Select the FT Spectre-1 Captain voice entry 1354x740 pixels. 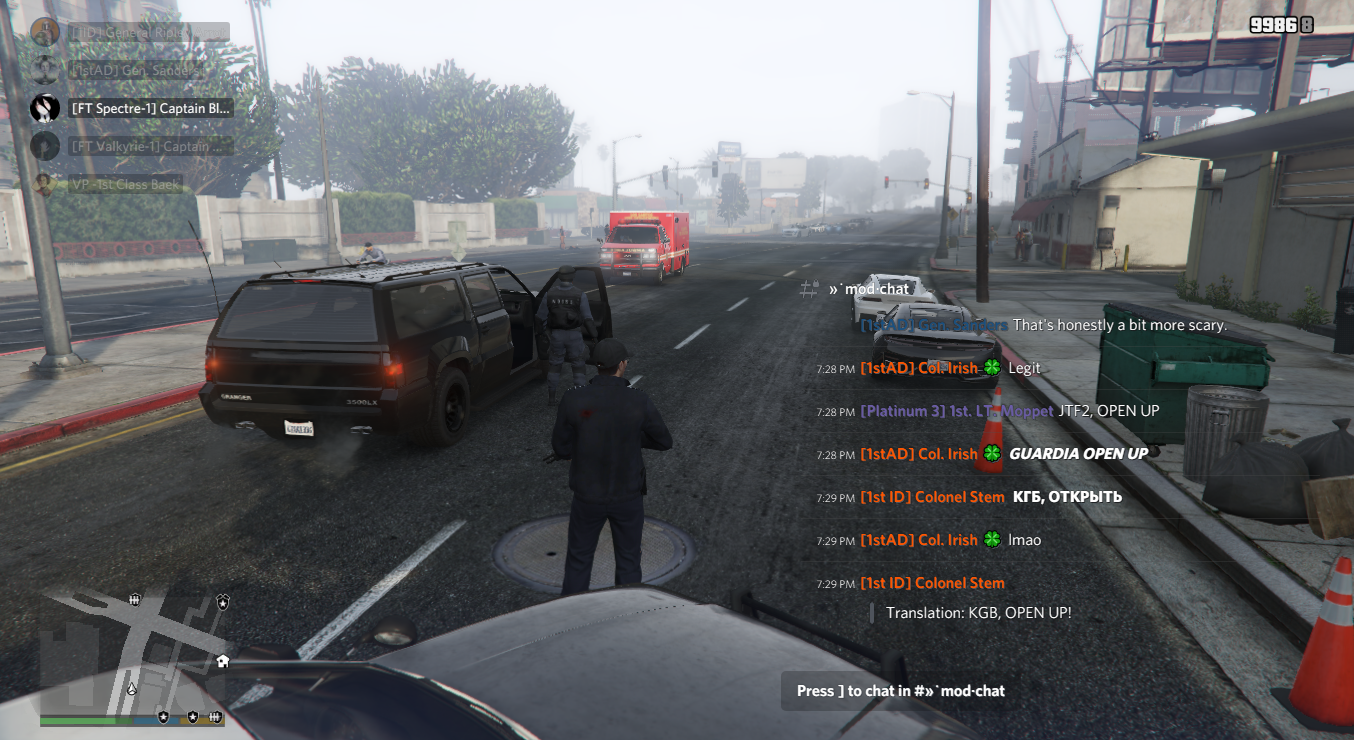(151, 108)
